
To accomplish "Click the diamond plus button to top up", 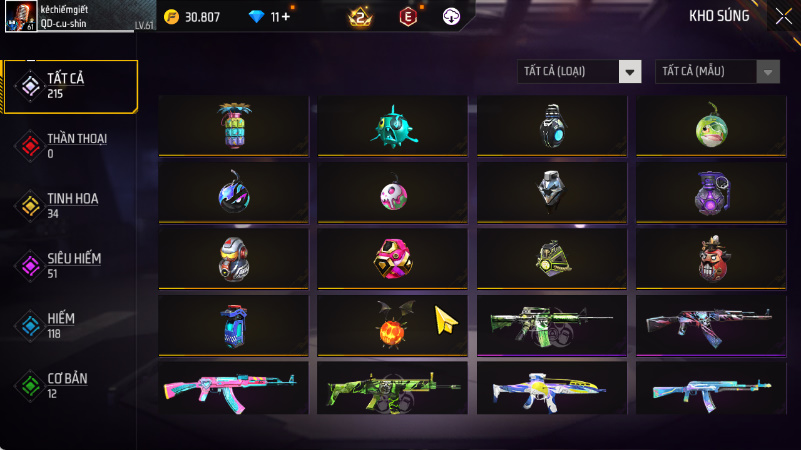I will 287,17.
